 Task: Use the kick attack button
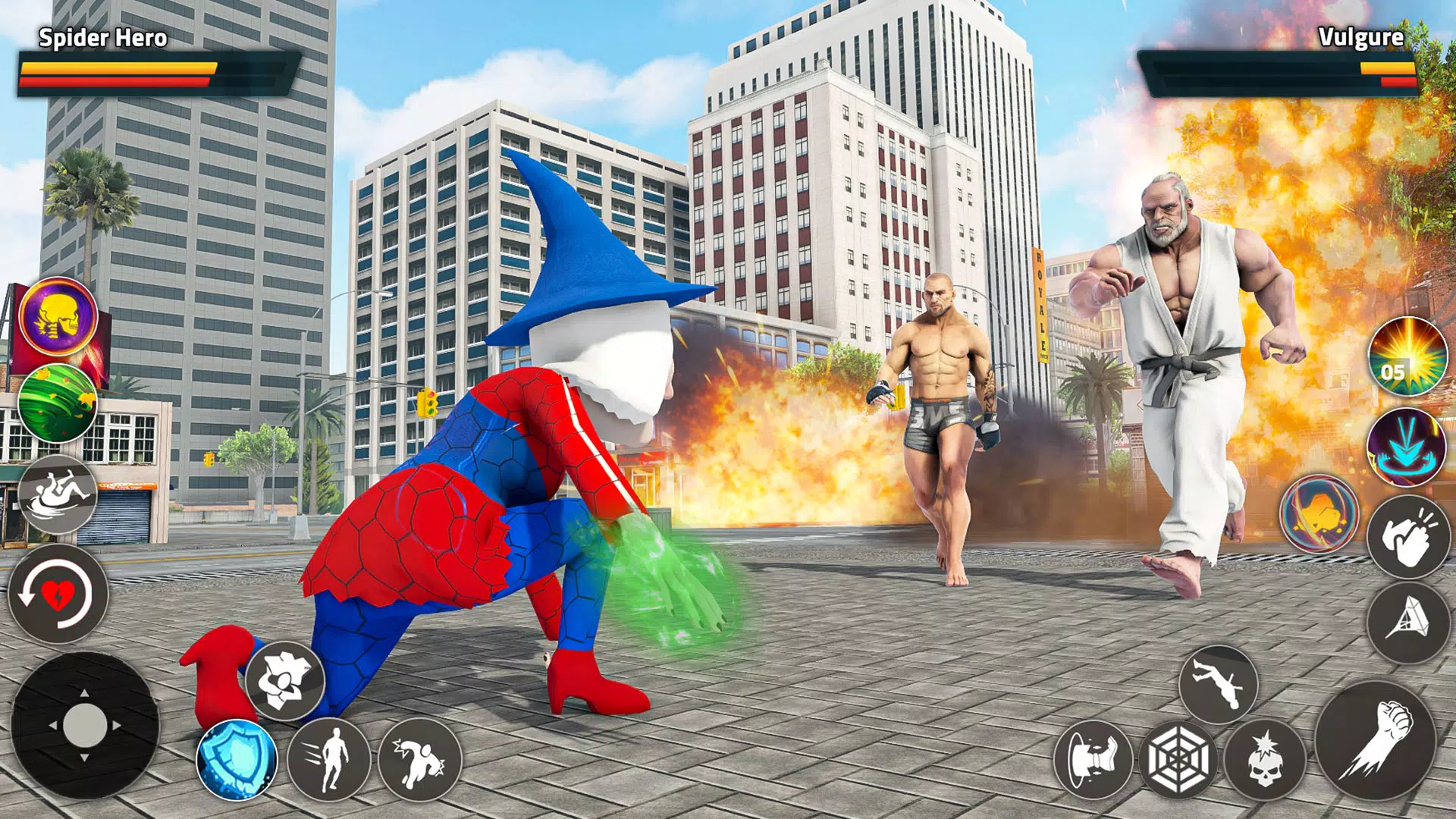(1093, 759)
